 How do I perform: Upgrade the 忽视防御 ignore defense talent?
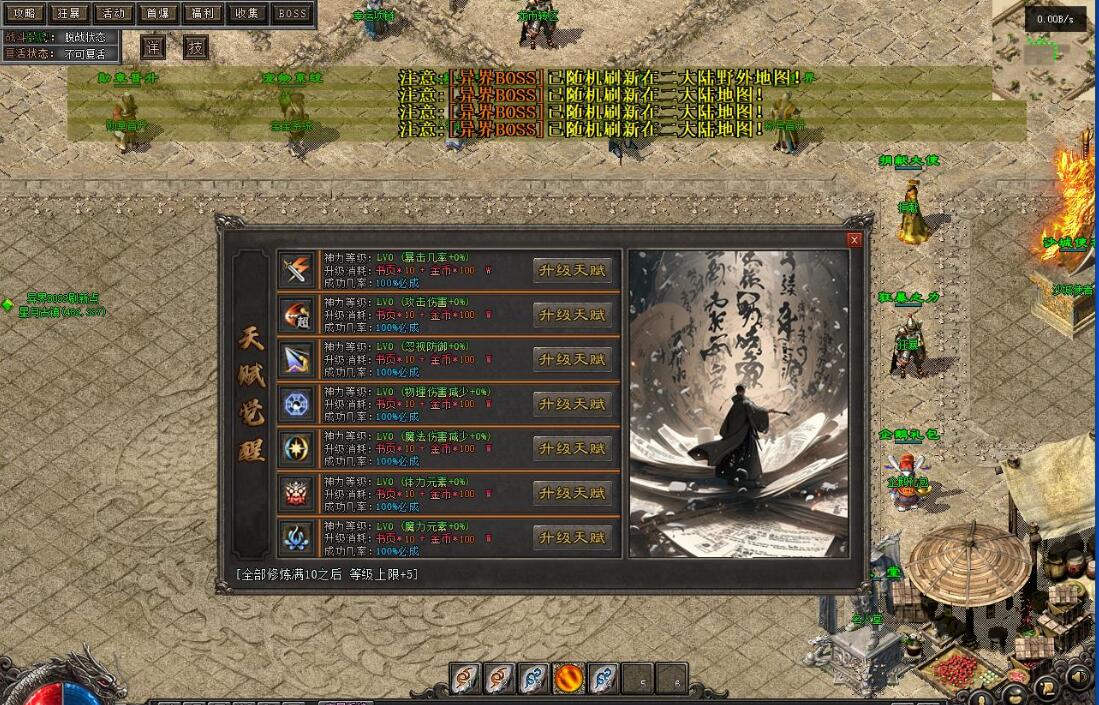point(572,359)
